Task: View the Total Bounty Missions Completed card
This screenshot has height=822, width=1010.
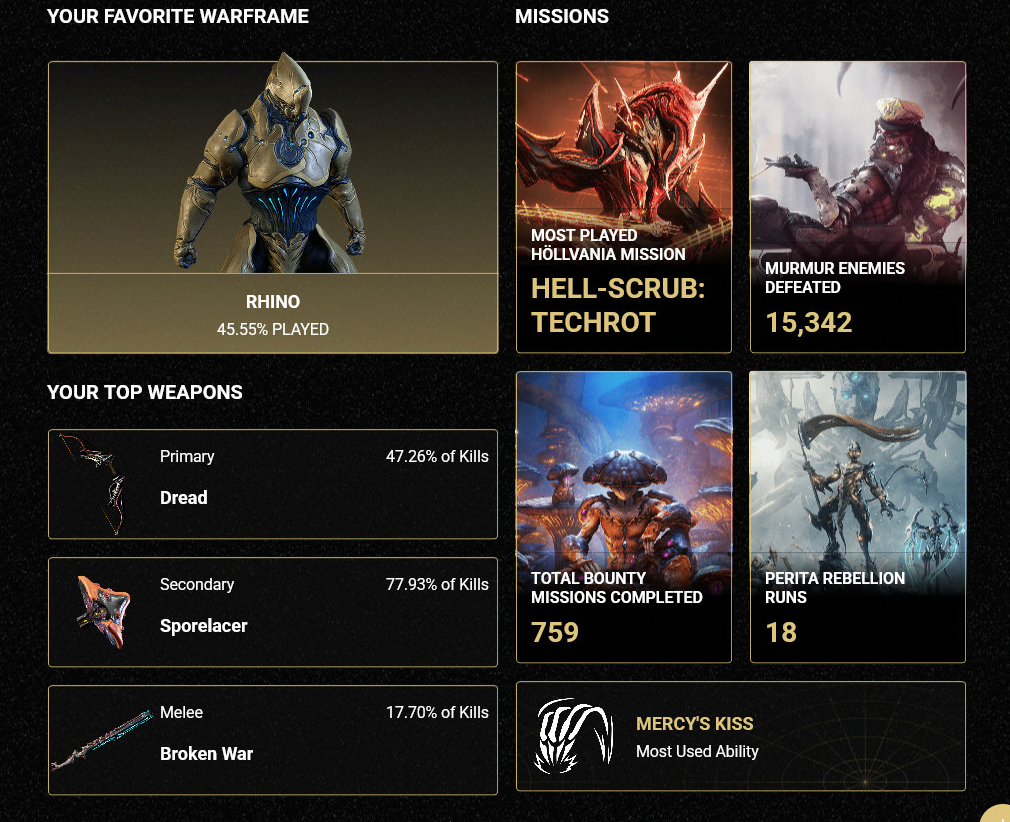Action: [x=624, y=517]
